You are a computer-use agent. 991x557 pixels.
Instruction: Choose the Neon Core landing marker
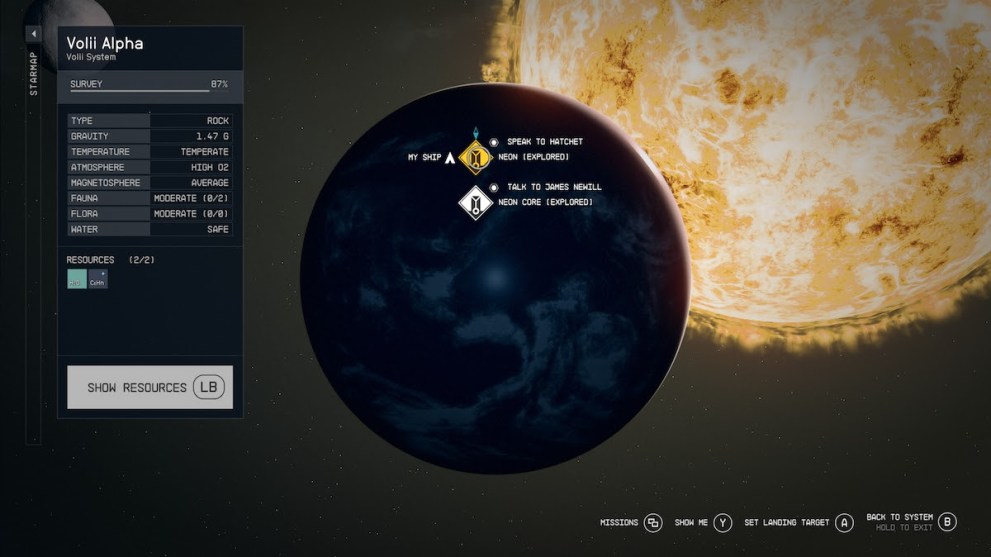tap(474, 202)
